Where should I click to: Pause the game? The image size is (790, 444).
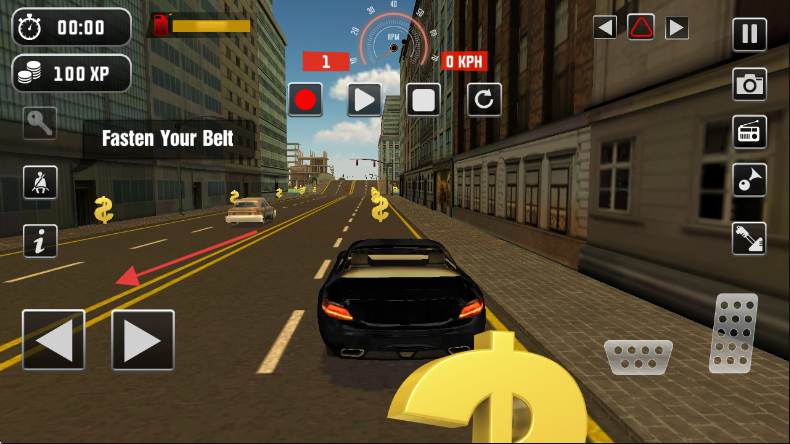pyautogui.click(x=749, y=35)
